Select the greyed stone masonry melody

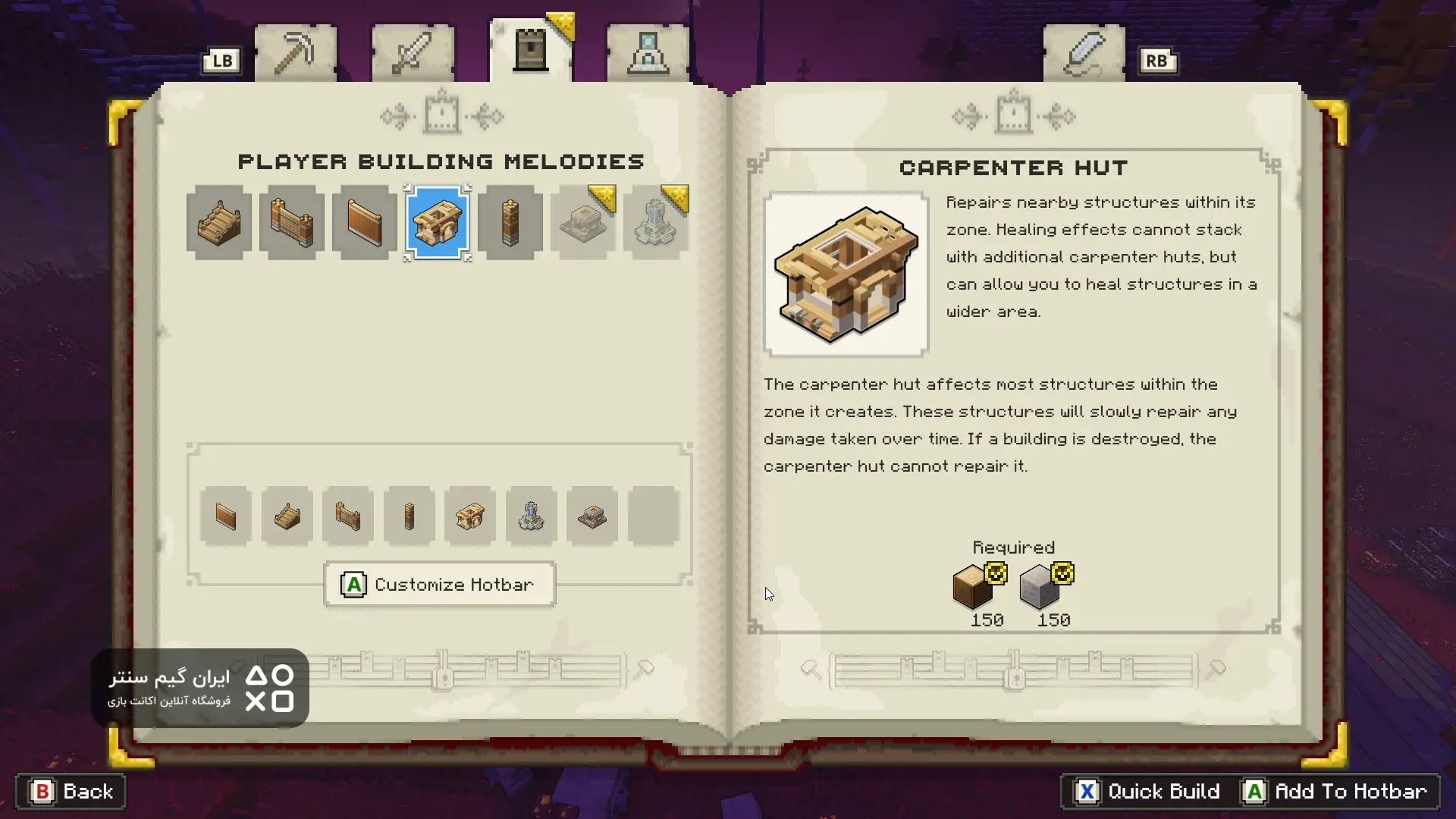click(583, 222)
